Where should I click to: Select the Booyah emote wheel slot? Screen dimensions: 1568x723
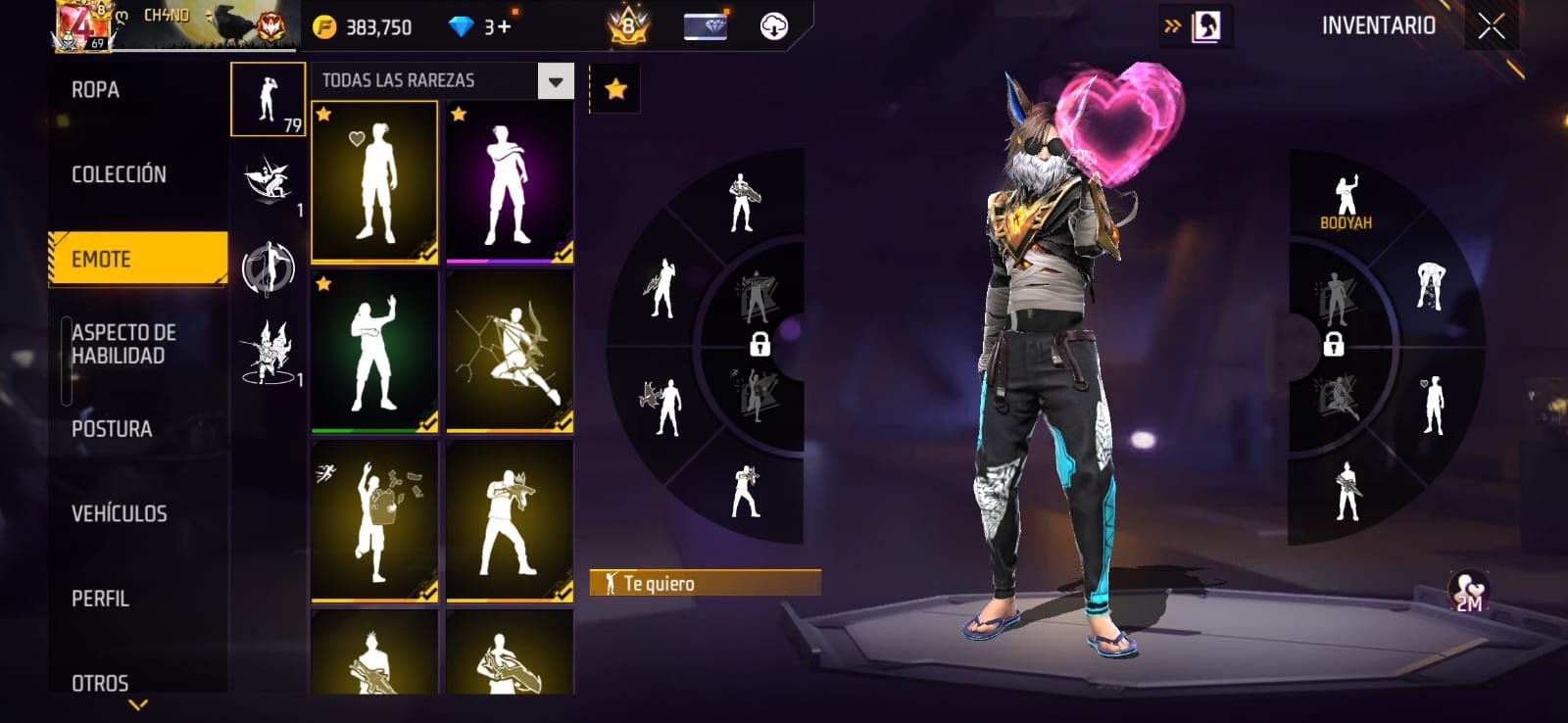pos(1346,202)
